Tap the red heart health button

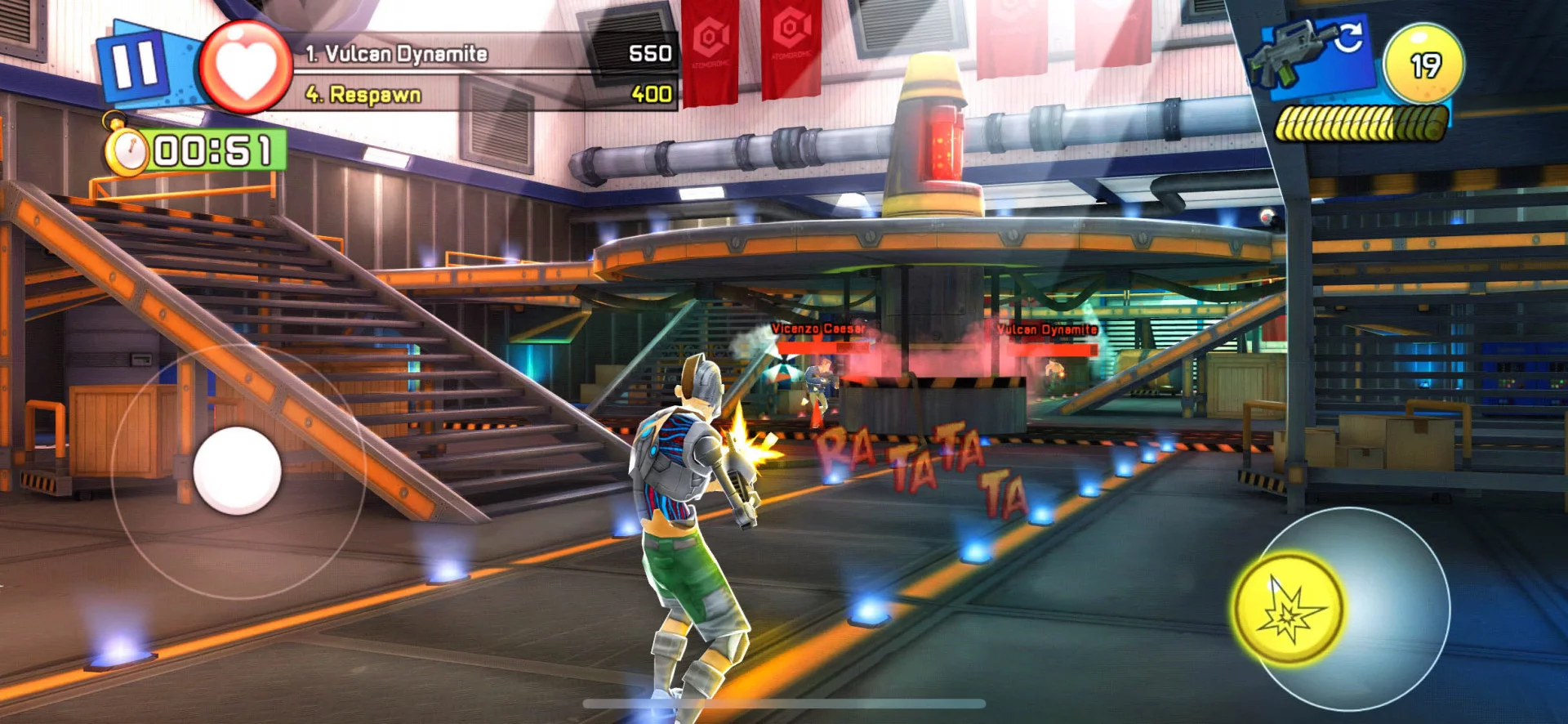(246, 67)
